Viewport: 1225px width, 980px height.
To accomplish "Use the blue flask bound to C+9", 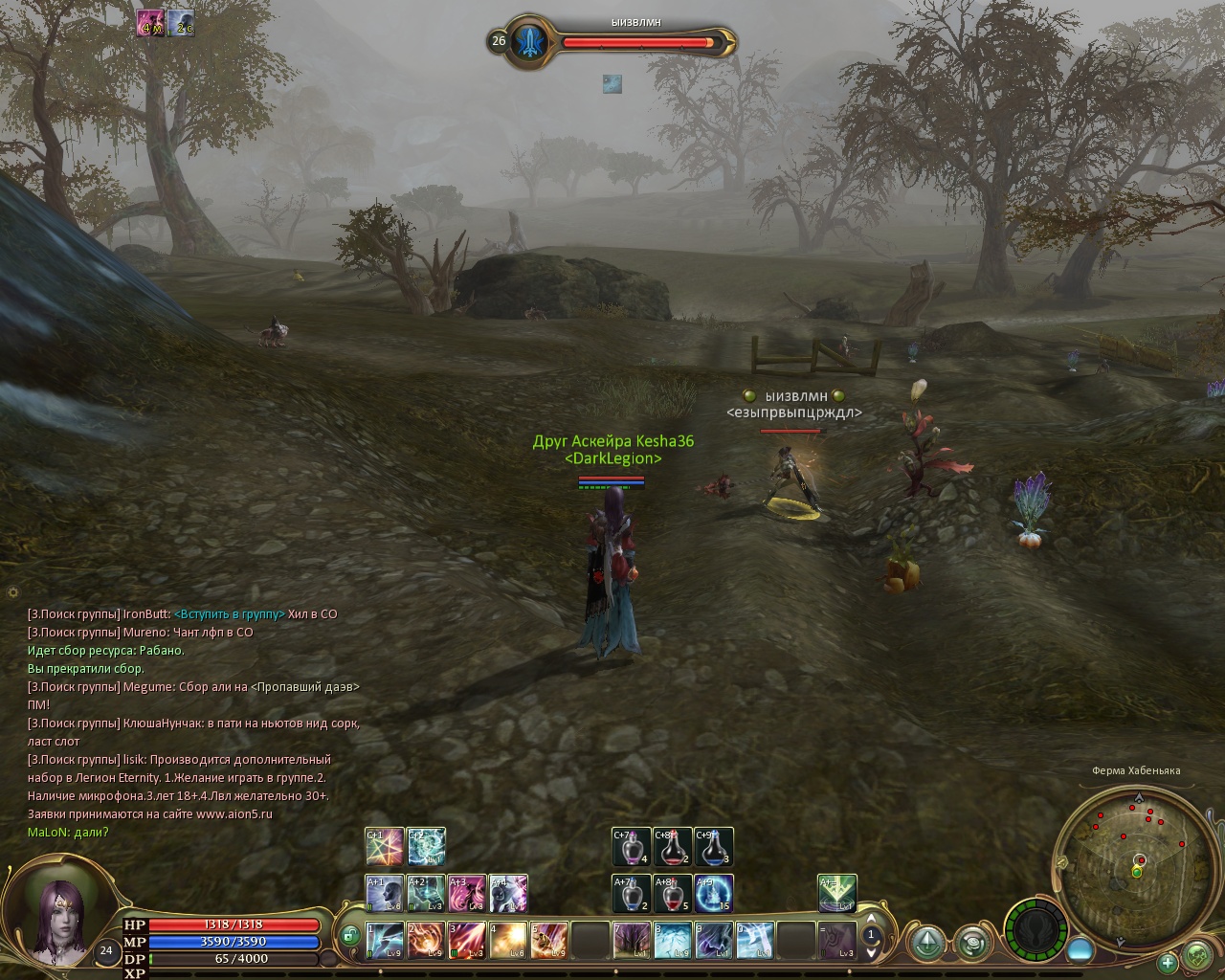I will point(714,847).
